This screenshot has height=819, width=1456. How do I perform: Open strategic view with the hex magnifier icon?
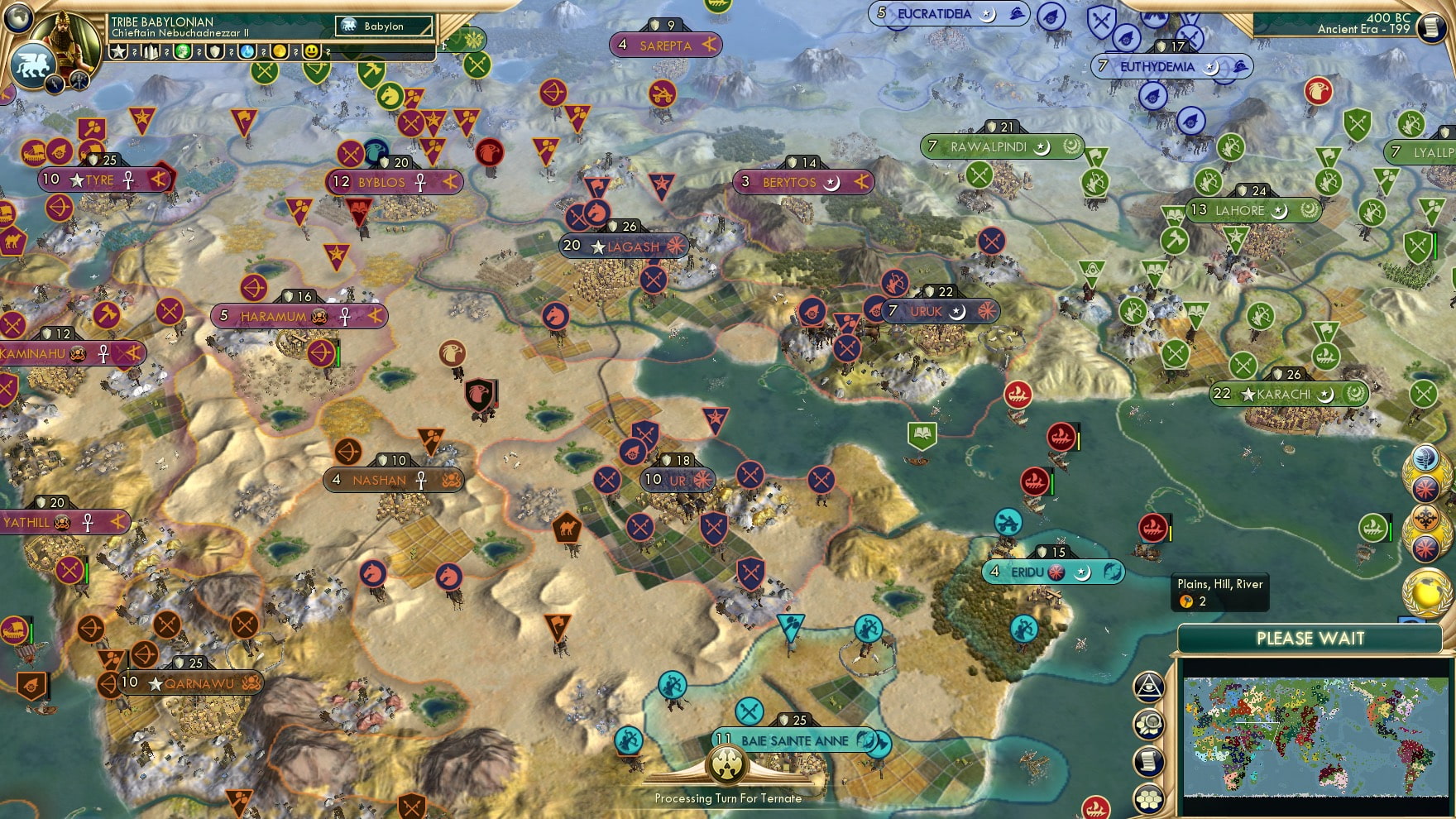pos(1147,726)
